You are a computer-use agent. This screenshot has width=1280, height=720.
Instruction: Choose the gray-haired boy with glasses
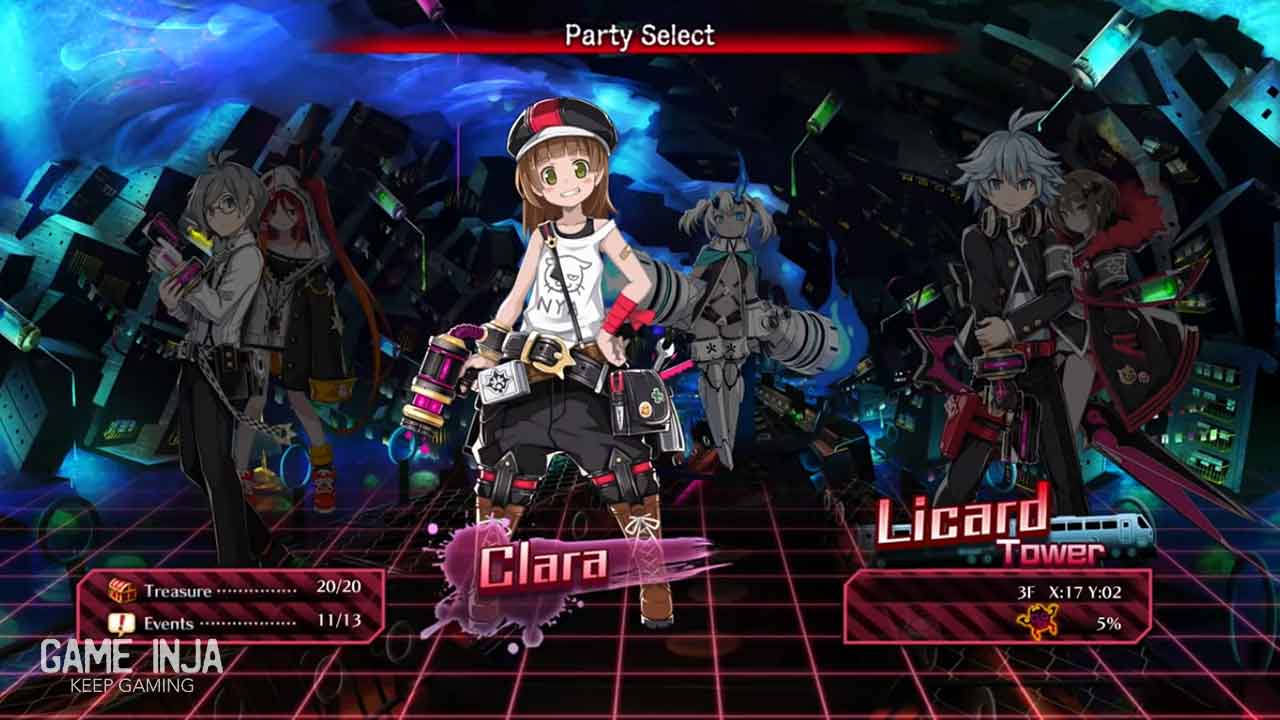(215, 300)
